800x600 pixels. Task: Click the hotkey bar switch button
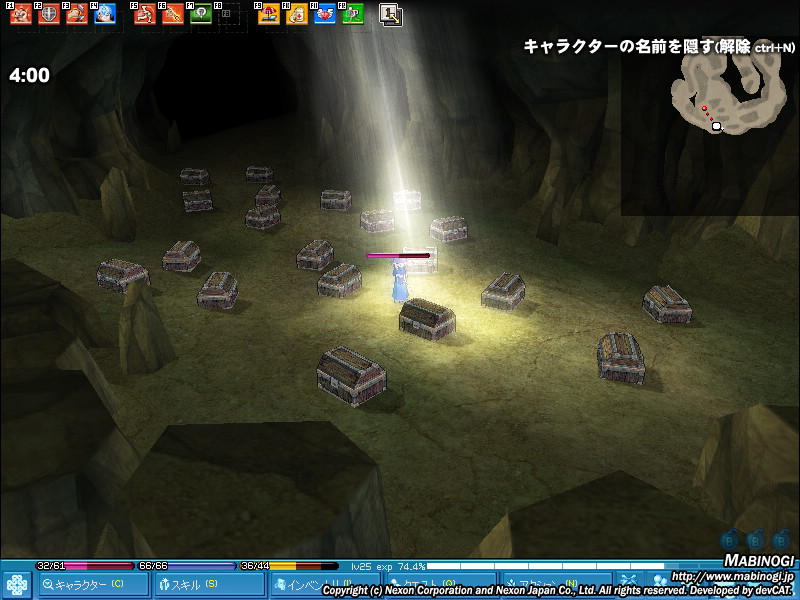[391, 14]
